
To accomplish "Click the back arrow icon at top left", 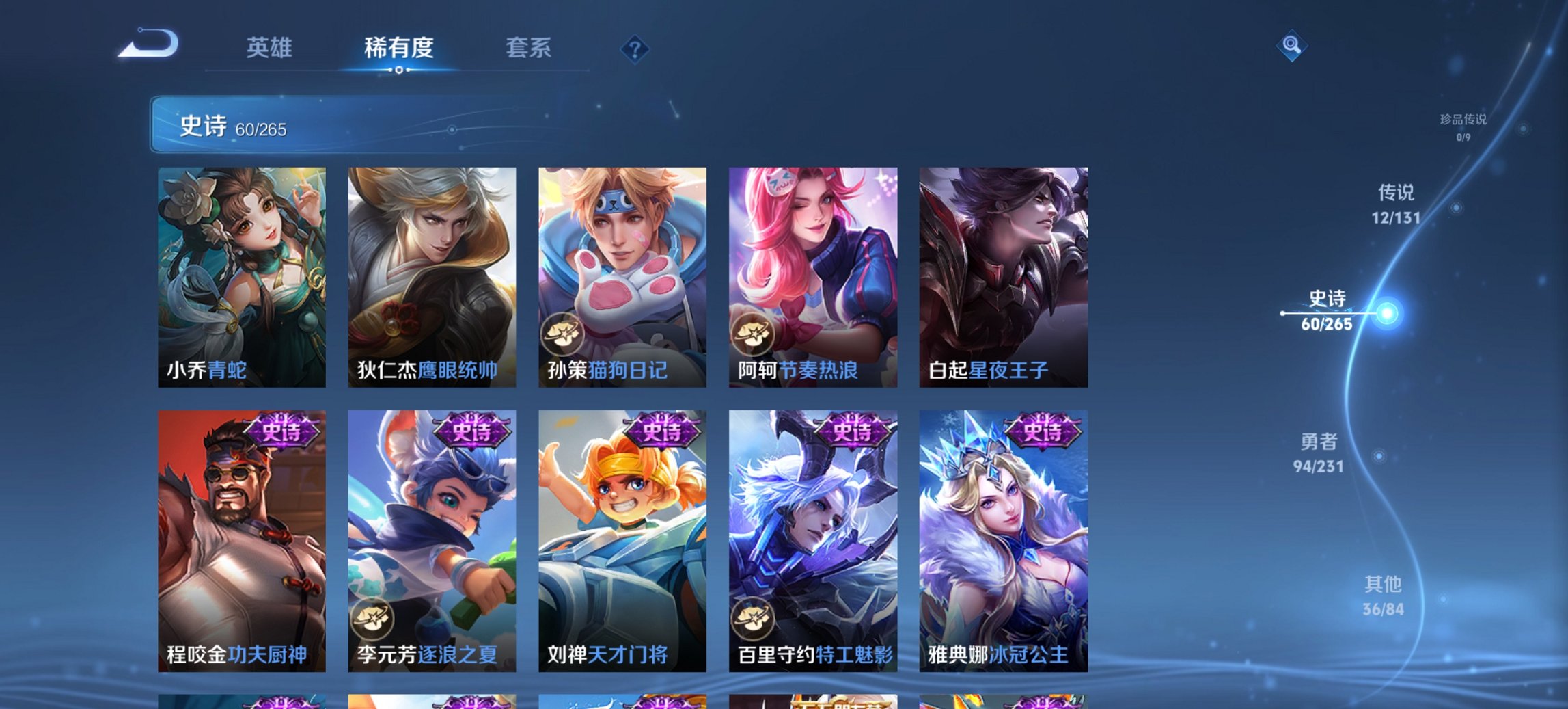I will (147, 44).
